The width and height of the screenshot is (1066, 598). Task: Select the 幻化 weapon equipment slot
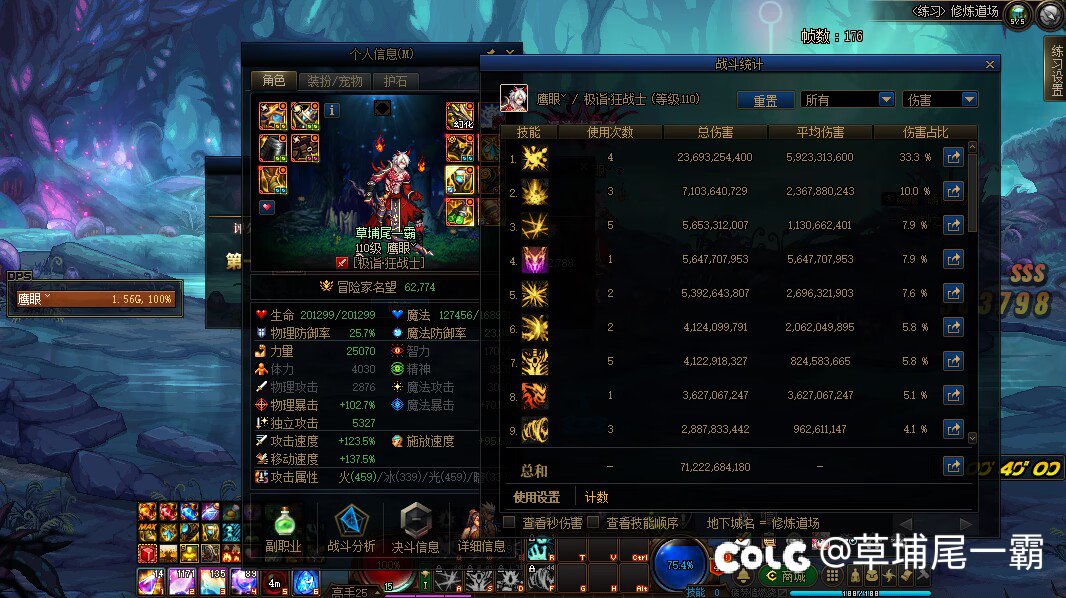coord(459,116)
